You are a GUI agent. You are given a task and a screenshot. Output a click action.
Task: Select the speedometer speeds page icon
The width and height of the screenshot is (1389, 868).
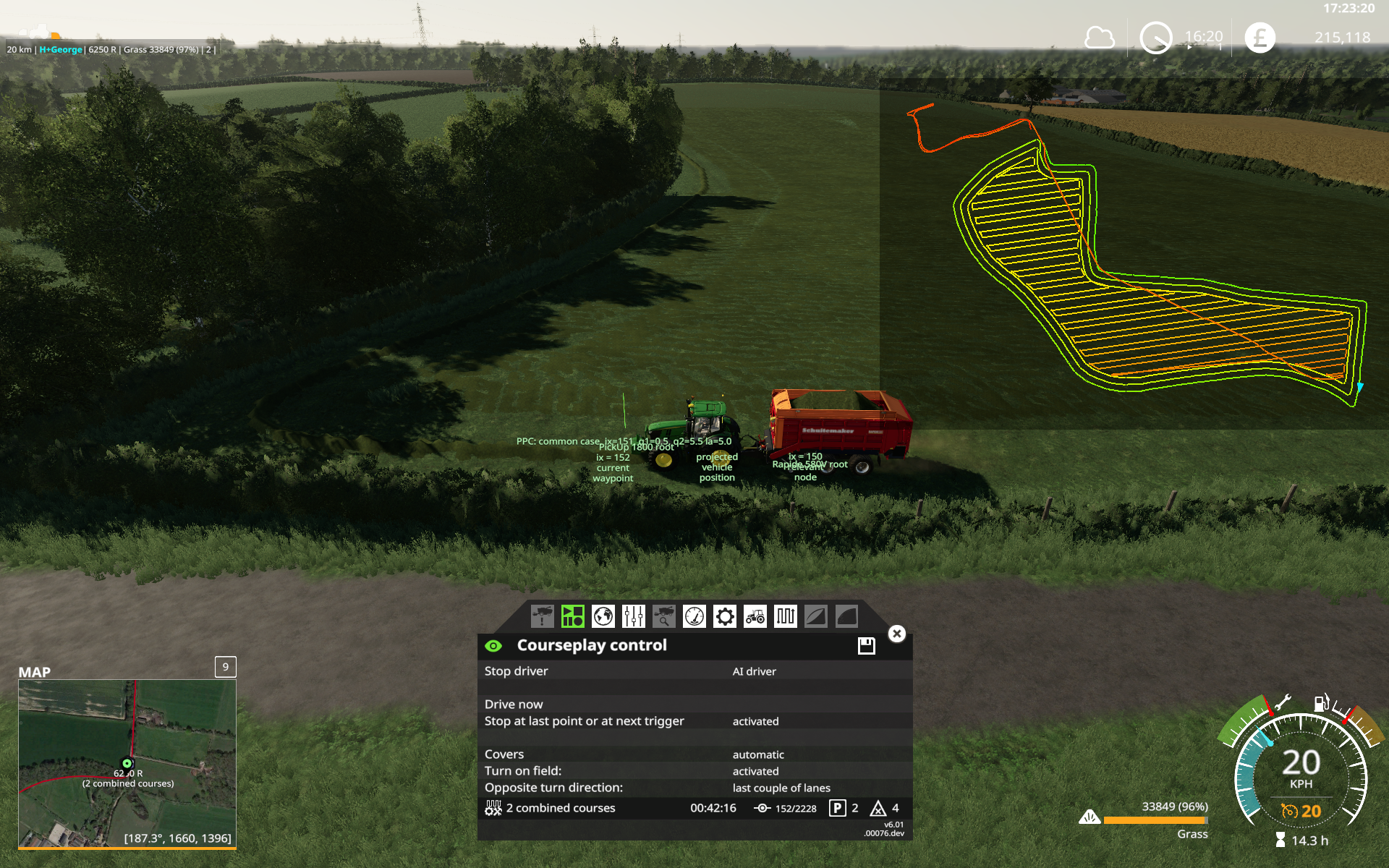coord(694,616)
